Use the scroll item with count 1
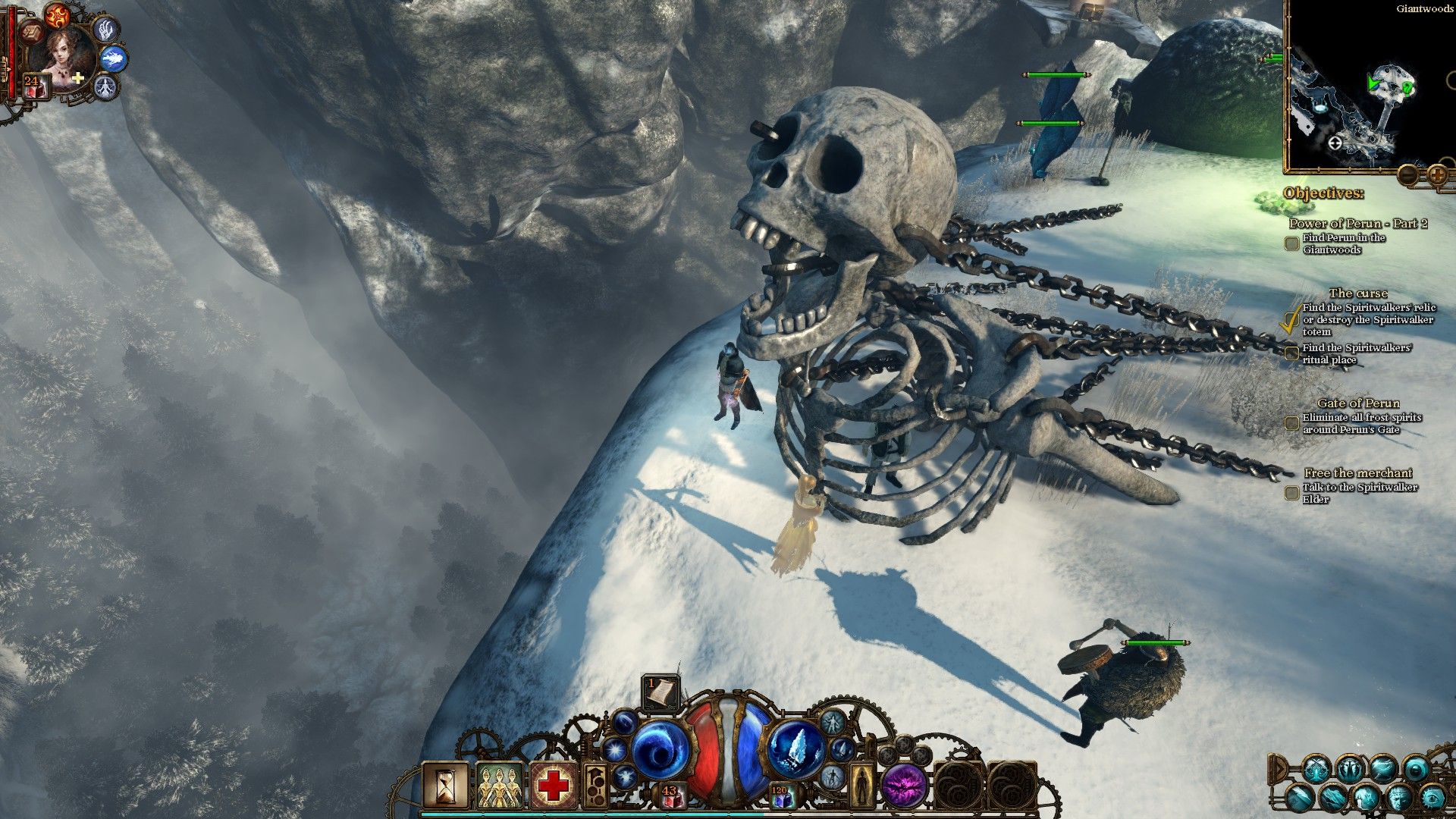 pyautogui.click(x=661, y=692)
